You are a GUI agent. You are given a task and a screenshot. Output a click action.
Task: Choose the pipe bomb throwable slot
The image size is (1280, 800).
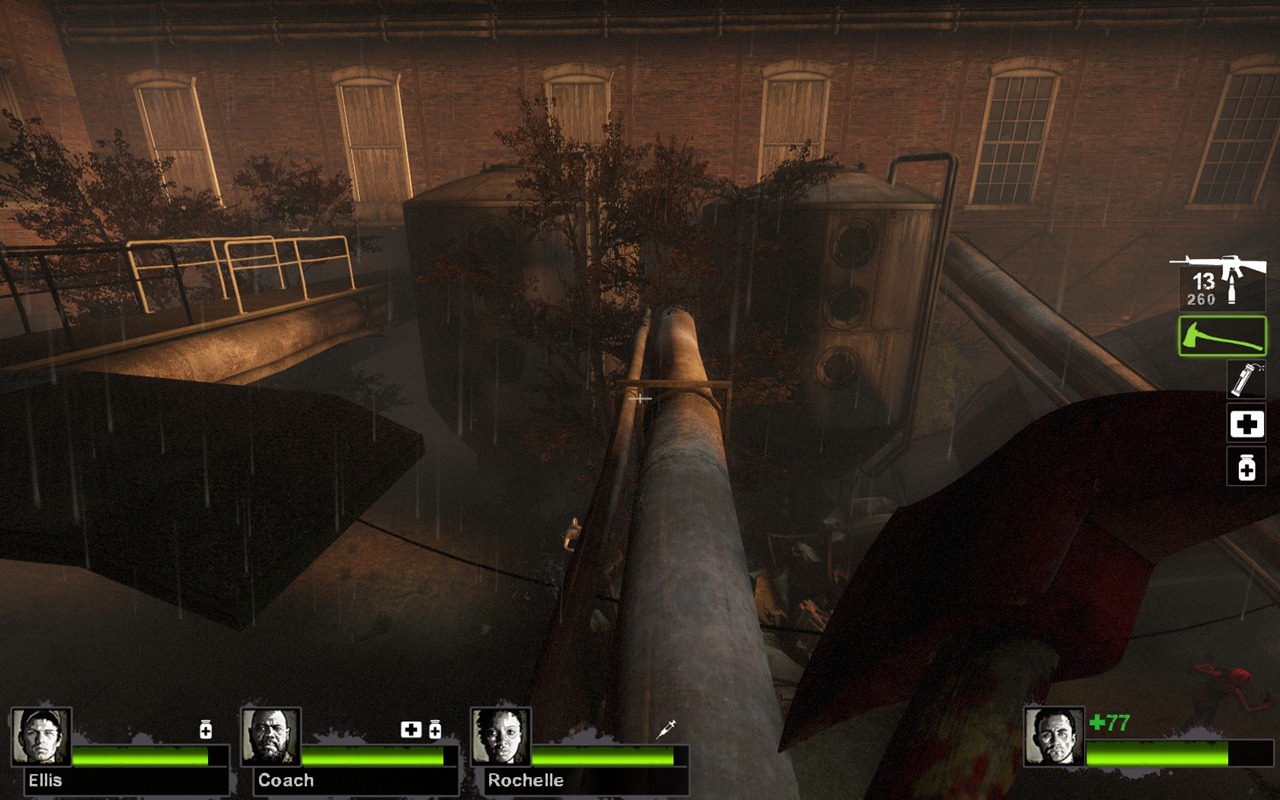pos(1246,380)
